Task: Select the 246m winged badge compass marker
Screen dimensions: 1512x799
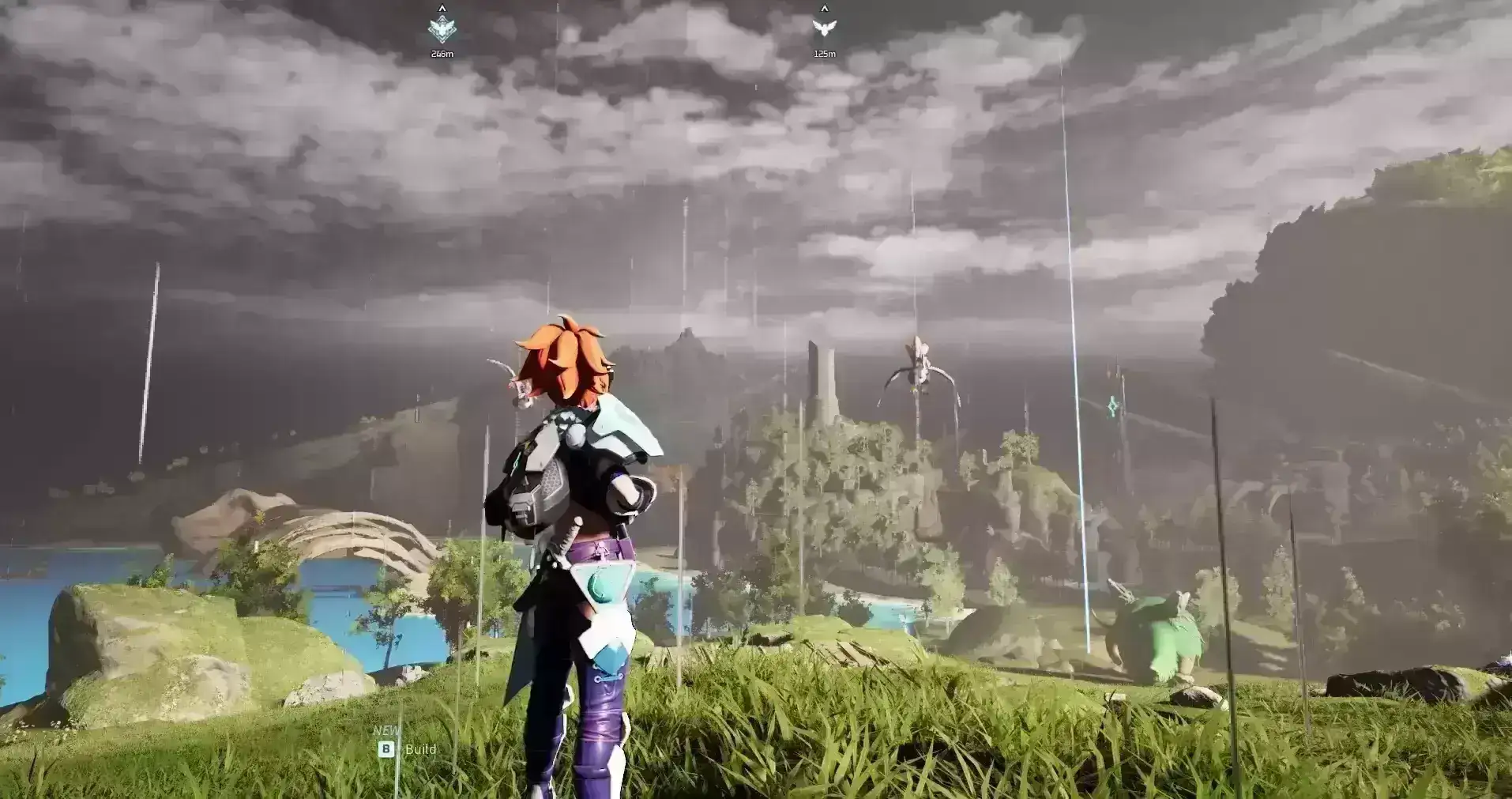Action: click(442, 29)
